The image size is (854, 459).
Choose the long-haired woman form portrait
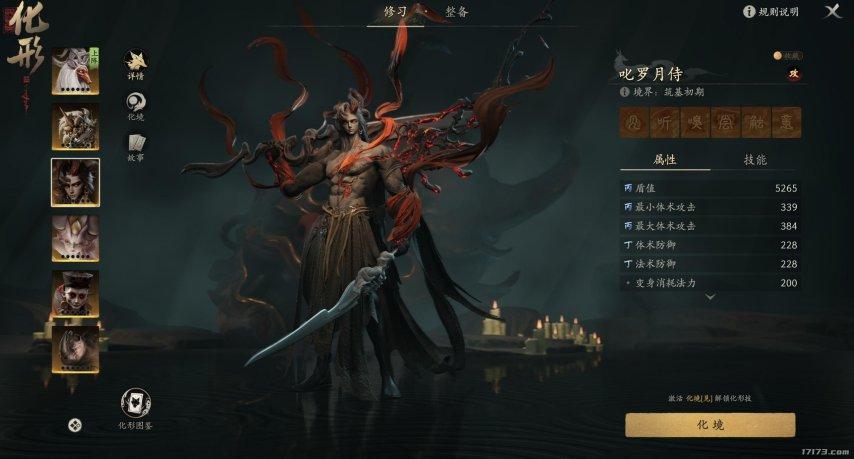(75, 349)
